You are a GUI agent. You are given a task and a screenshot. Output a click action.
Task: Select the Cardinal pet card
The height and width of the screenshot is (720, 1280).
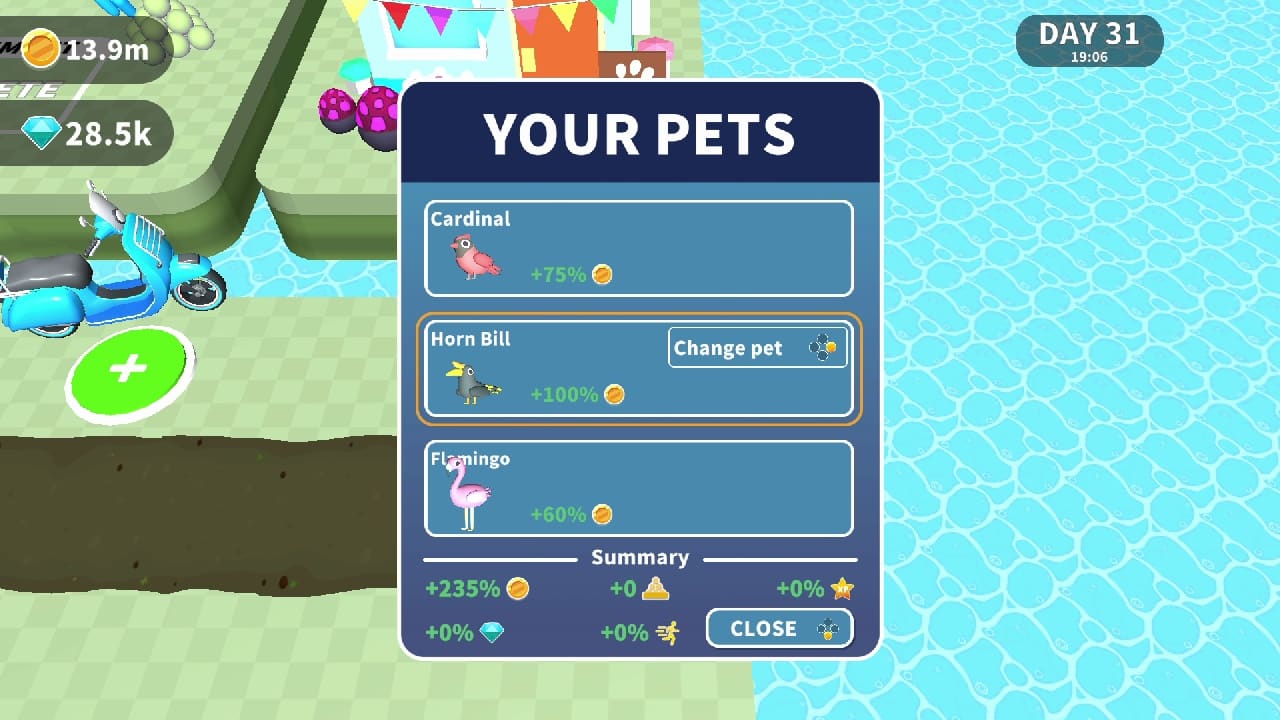pyautogui.click(x=639, y=249)
